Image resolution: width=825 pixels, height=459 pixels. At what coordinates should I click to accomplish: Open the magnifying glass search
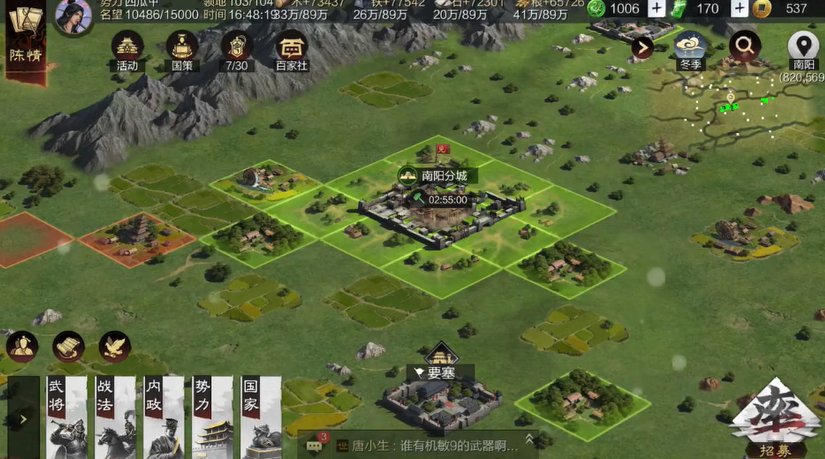coord(745,45)
